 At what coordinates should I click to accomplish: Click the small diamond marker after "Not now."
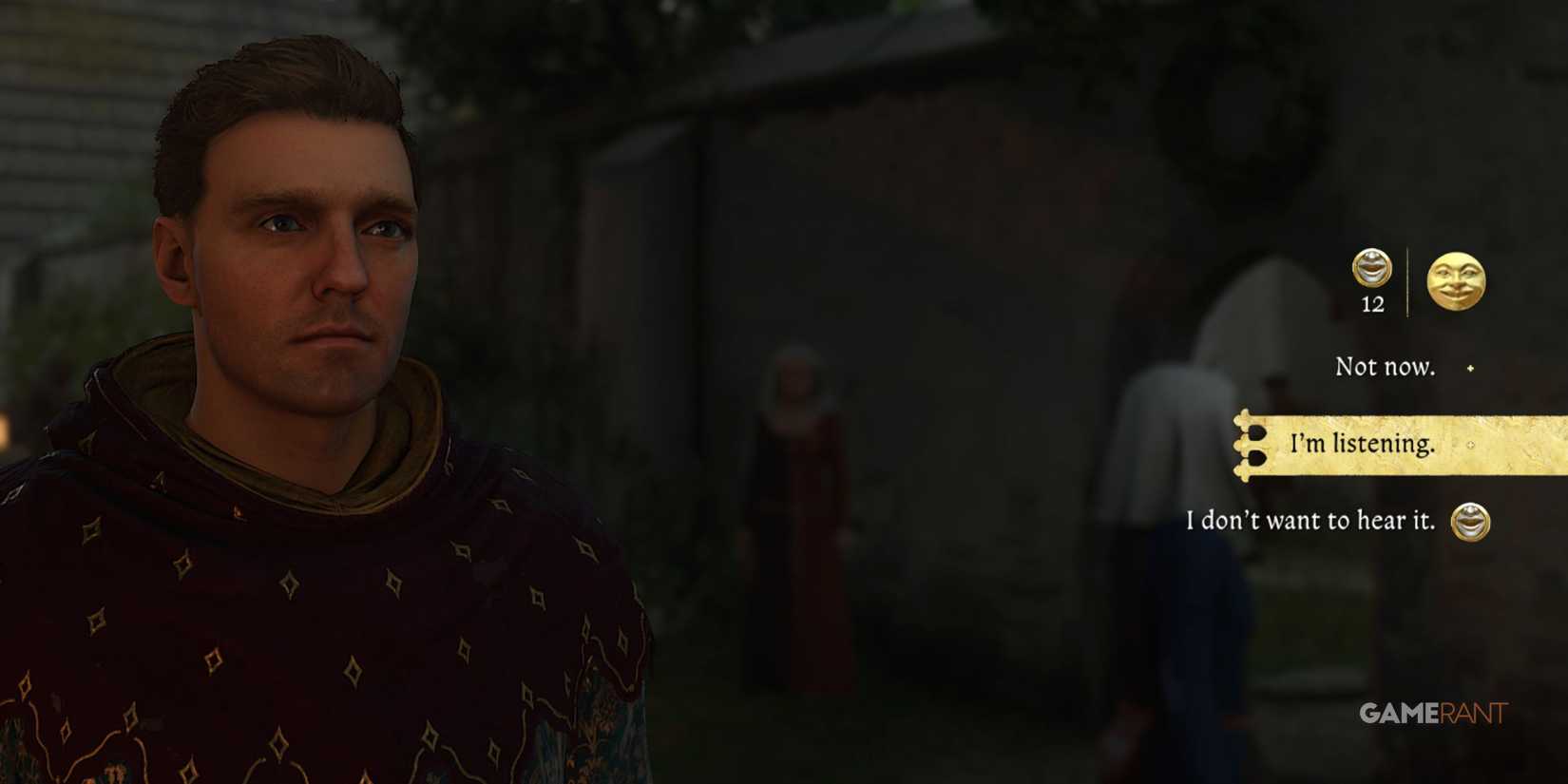click(1469, 368)
